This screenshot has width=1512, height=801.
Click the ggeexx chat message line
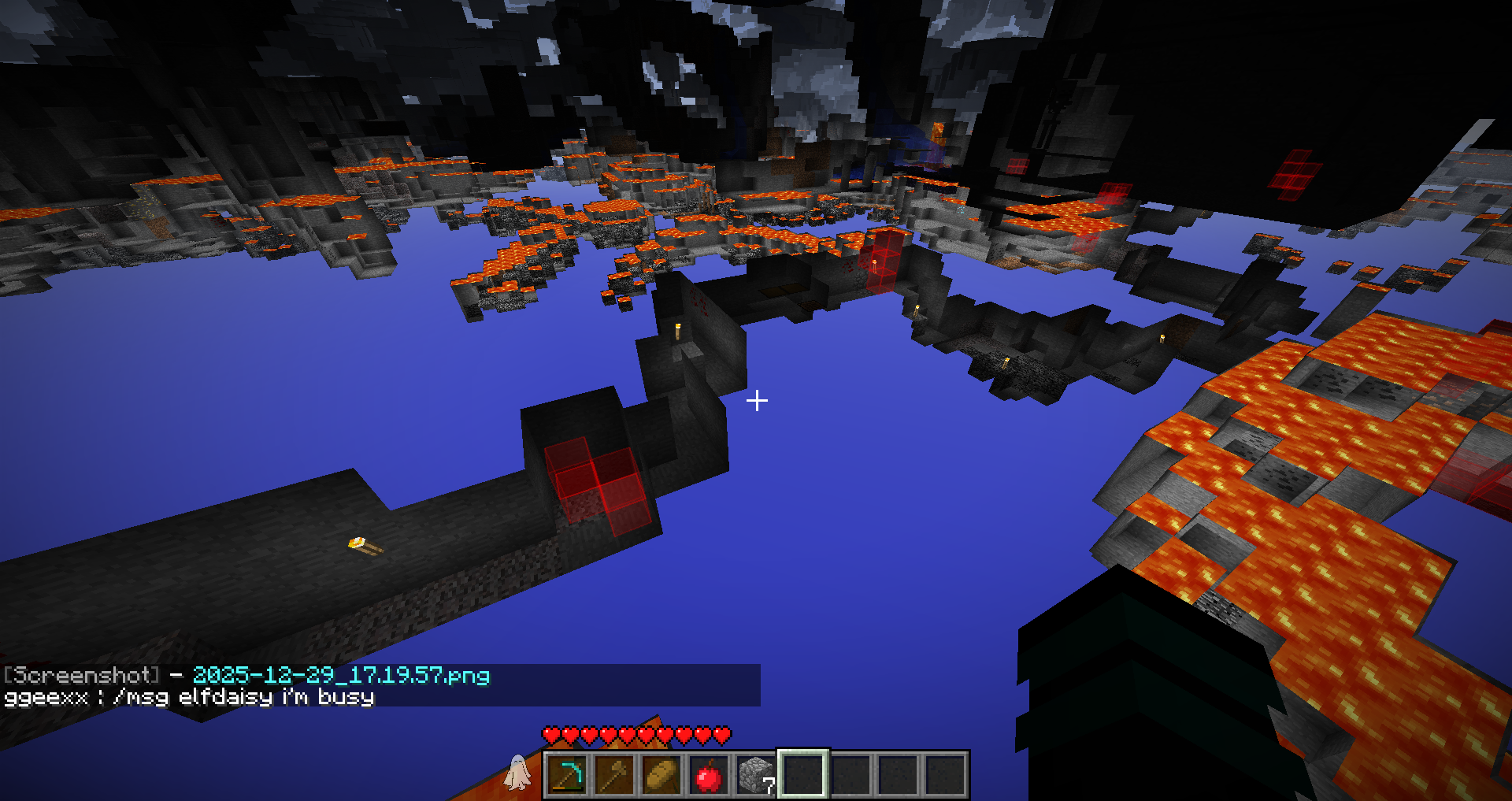click(x=189, y=697)
